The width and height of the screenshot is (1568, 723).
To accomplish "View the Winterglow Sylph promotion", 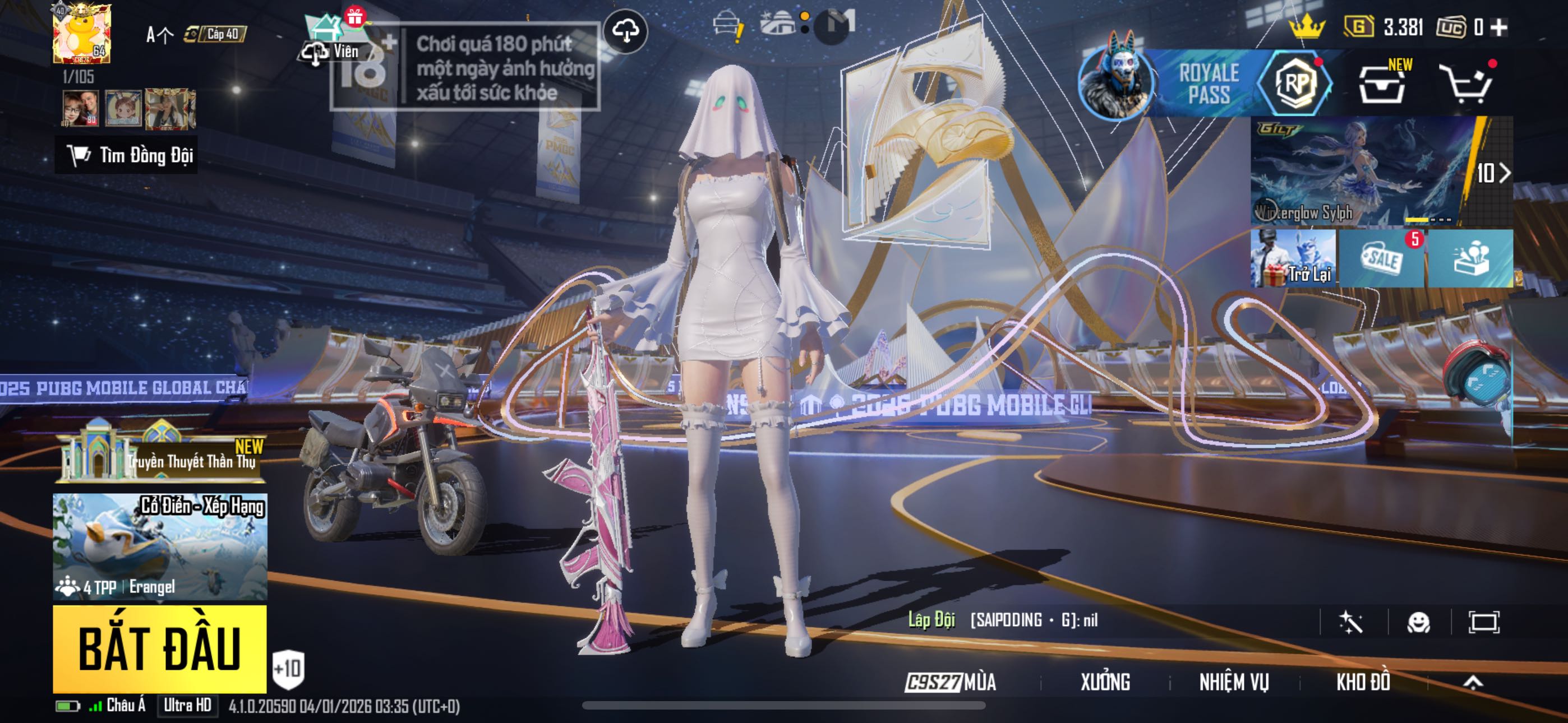I will point(1362,172).
